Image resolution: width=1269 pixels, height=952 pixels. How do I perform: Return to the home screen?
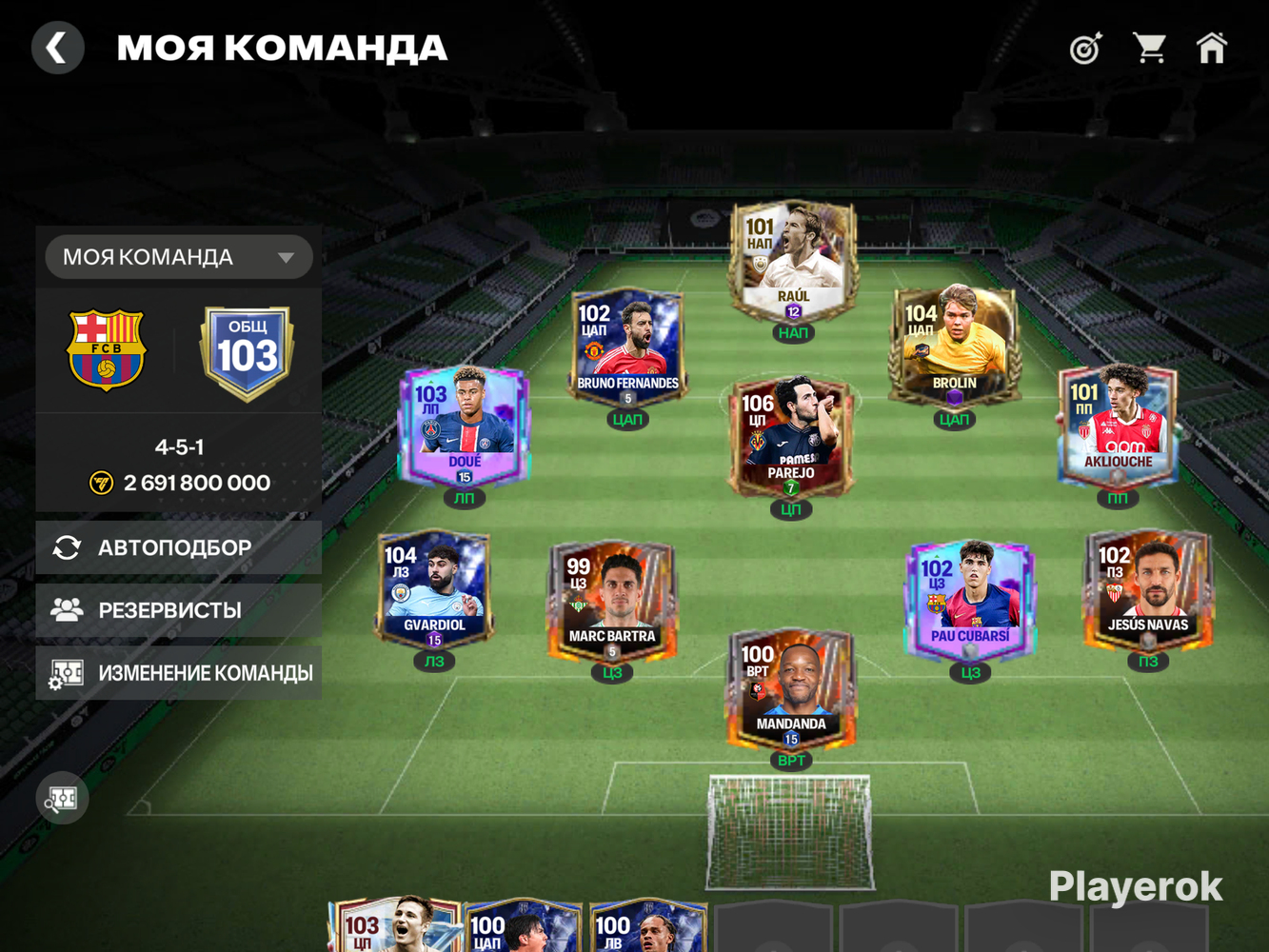(x=1212, y=48)
